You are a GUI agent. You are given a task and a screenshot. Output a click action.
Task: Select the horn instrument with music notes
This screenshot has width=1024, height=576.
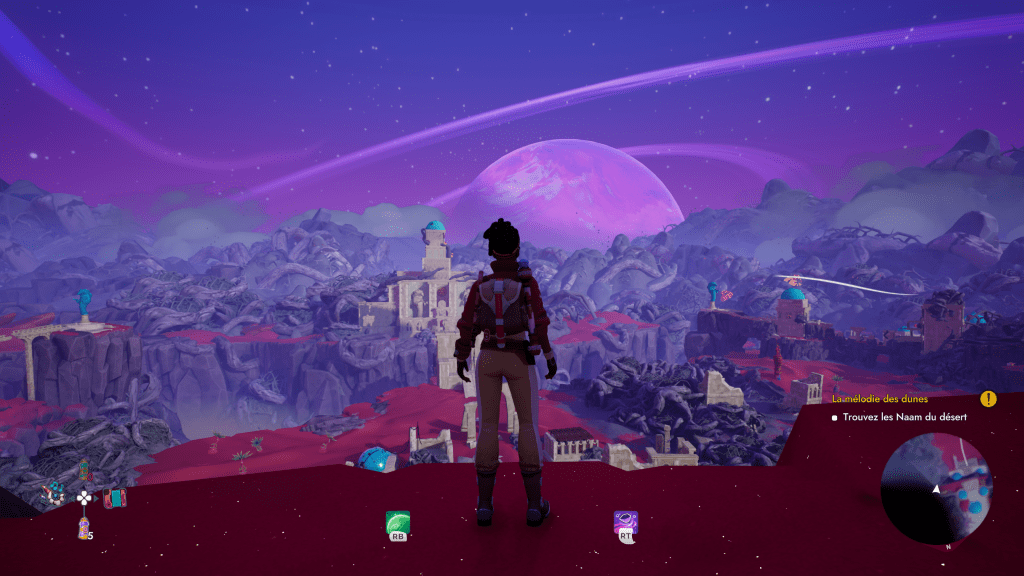(x=52, y=492)
